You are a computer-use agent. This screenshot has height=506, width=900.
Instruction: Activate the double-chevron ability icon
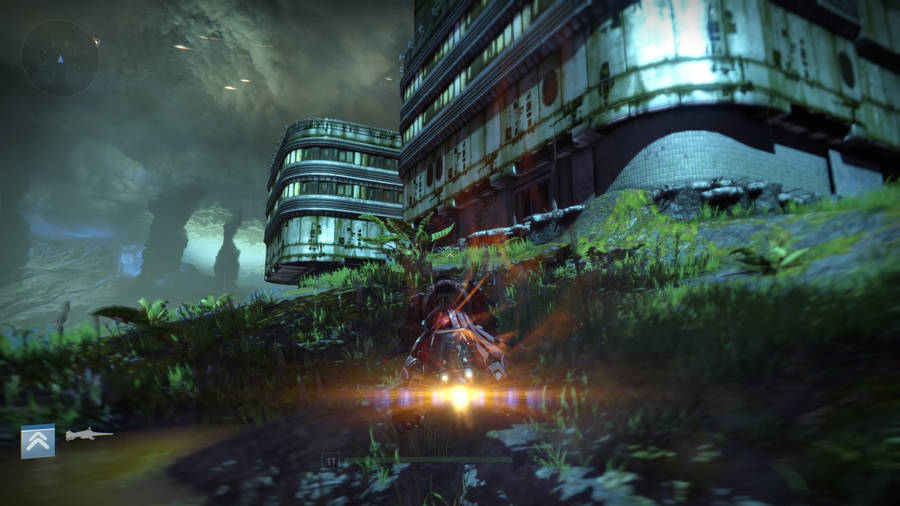pos(38,441)
